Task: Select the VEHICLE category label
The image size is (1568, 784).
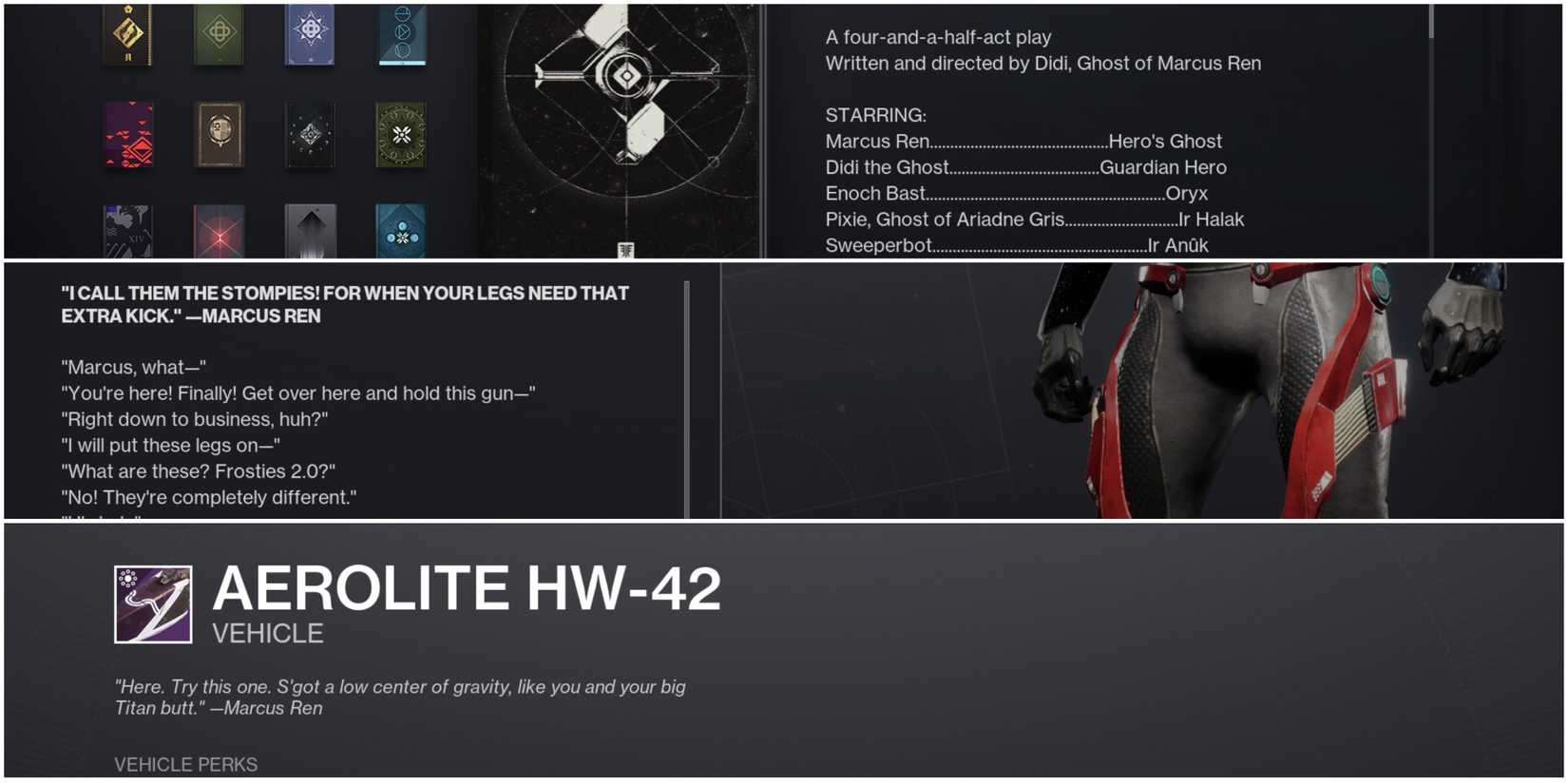Action: coord(267,633)
